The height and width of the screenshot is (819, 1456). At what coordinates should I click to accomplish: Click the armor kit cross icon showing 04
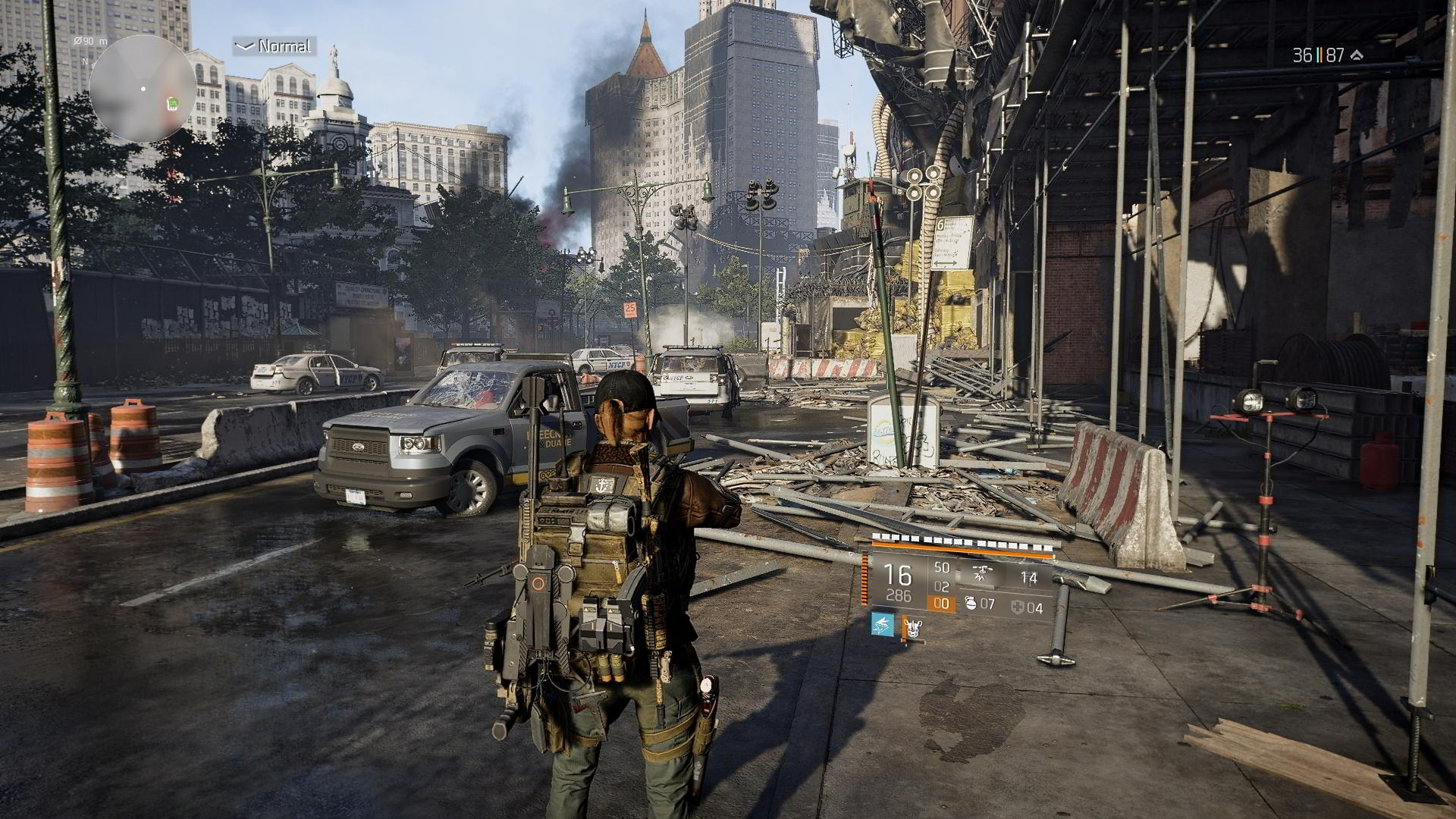[x=1017, y=607]
